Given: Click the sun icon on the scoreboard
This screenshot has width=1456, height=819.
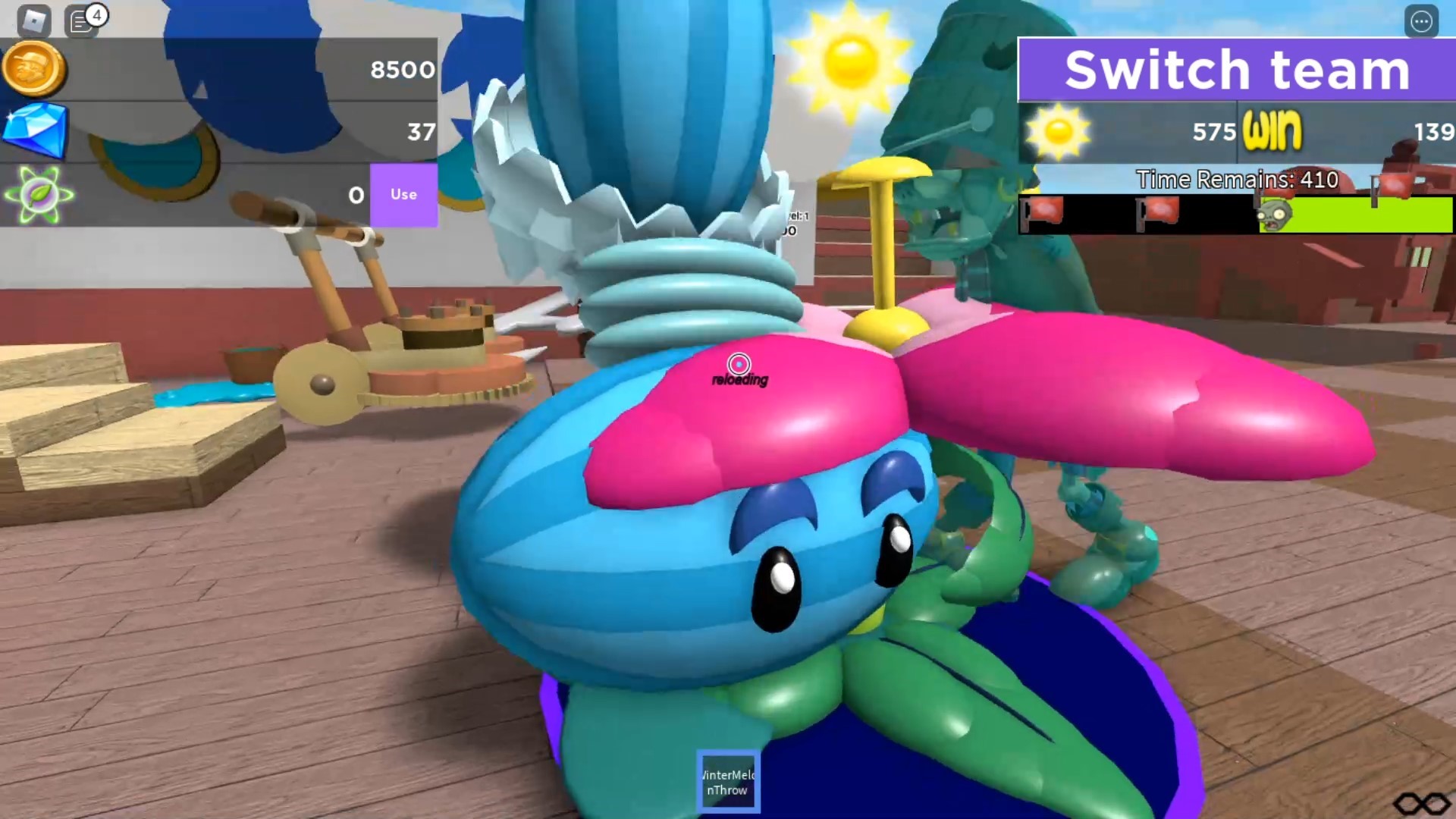Looking at the screenshot, I should pos(1058,132).
